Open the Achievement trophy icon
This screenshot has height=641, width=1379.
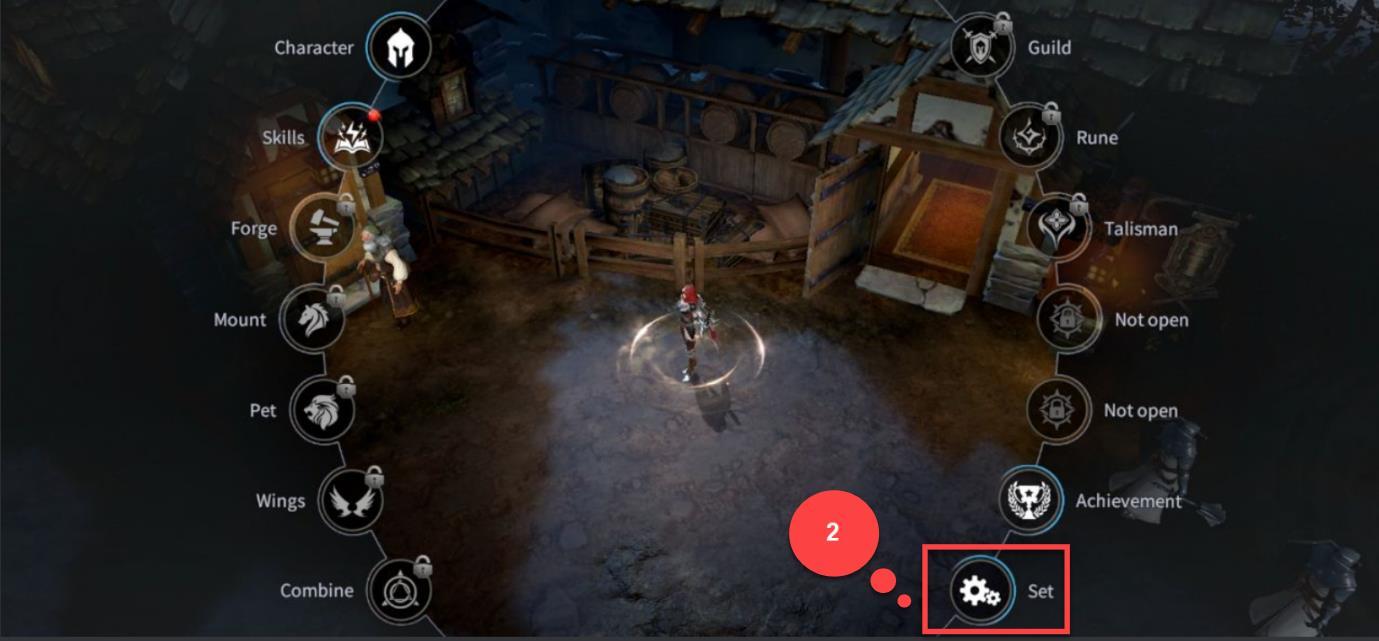tap(1030, 500)
